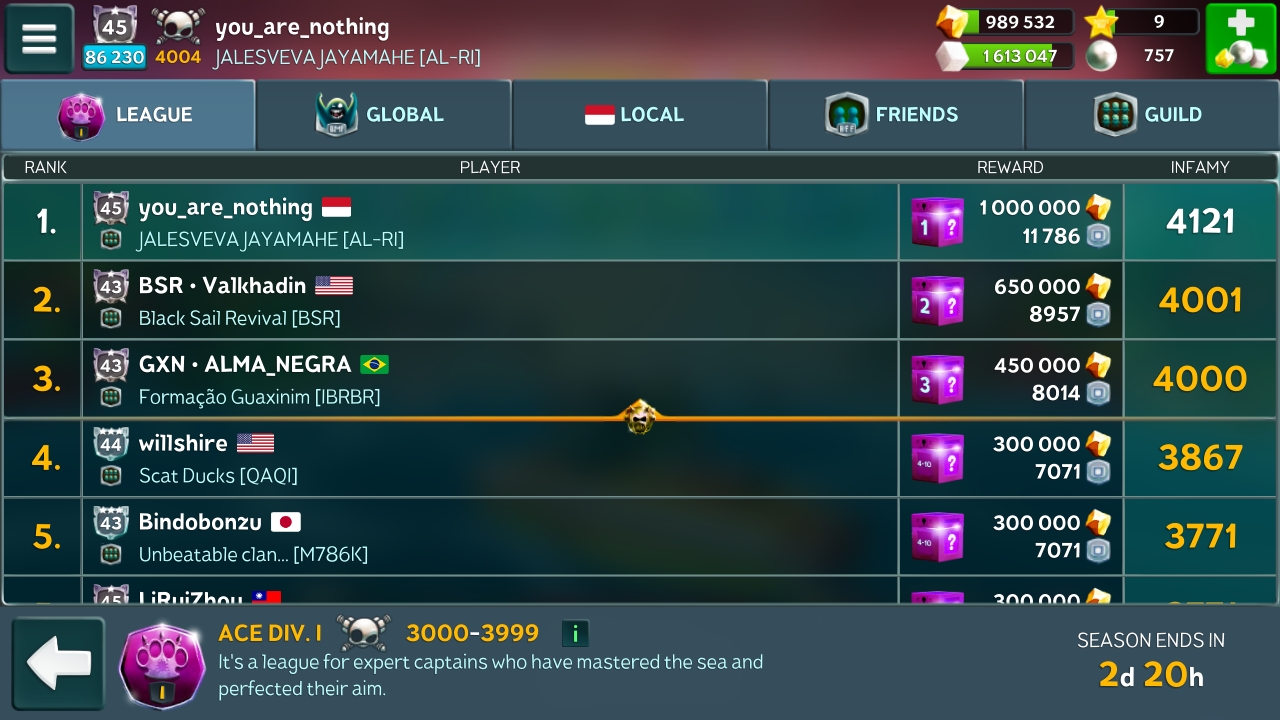The height and width of the screenshot is (720, 1280).
Task: Inspect the rank 3 purple reward crate
Action: point(937,380)
